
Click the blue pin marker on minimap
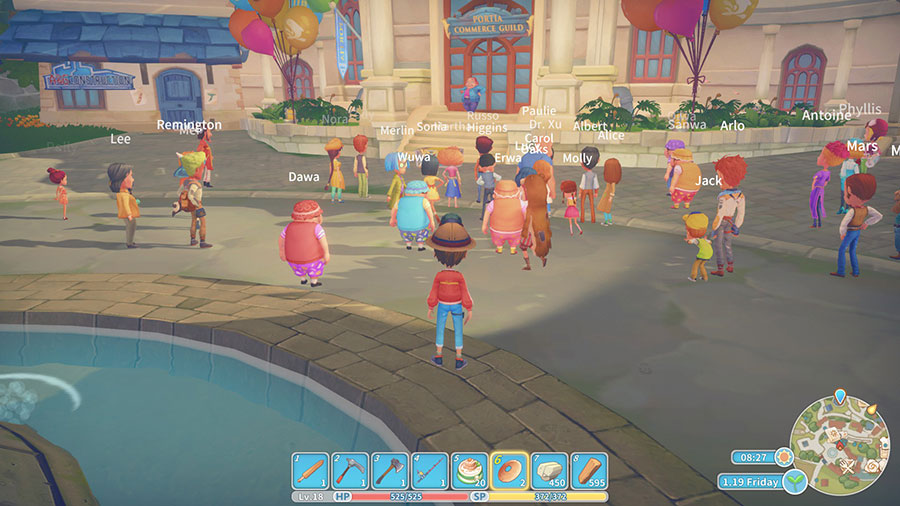tap(839, 397)
